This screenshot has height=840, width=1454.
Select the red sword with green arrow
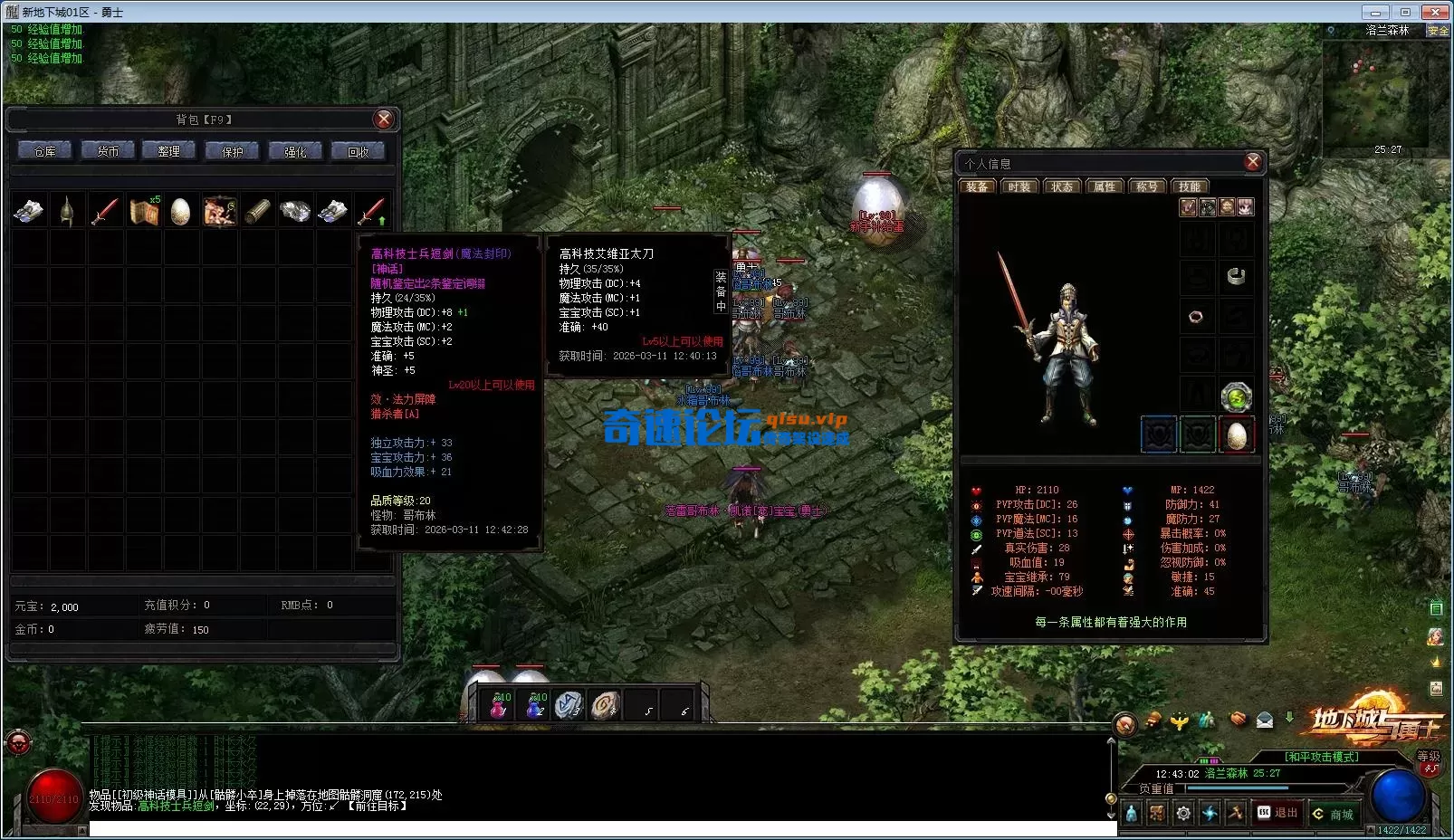click(x=371, y=211)
